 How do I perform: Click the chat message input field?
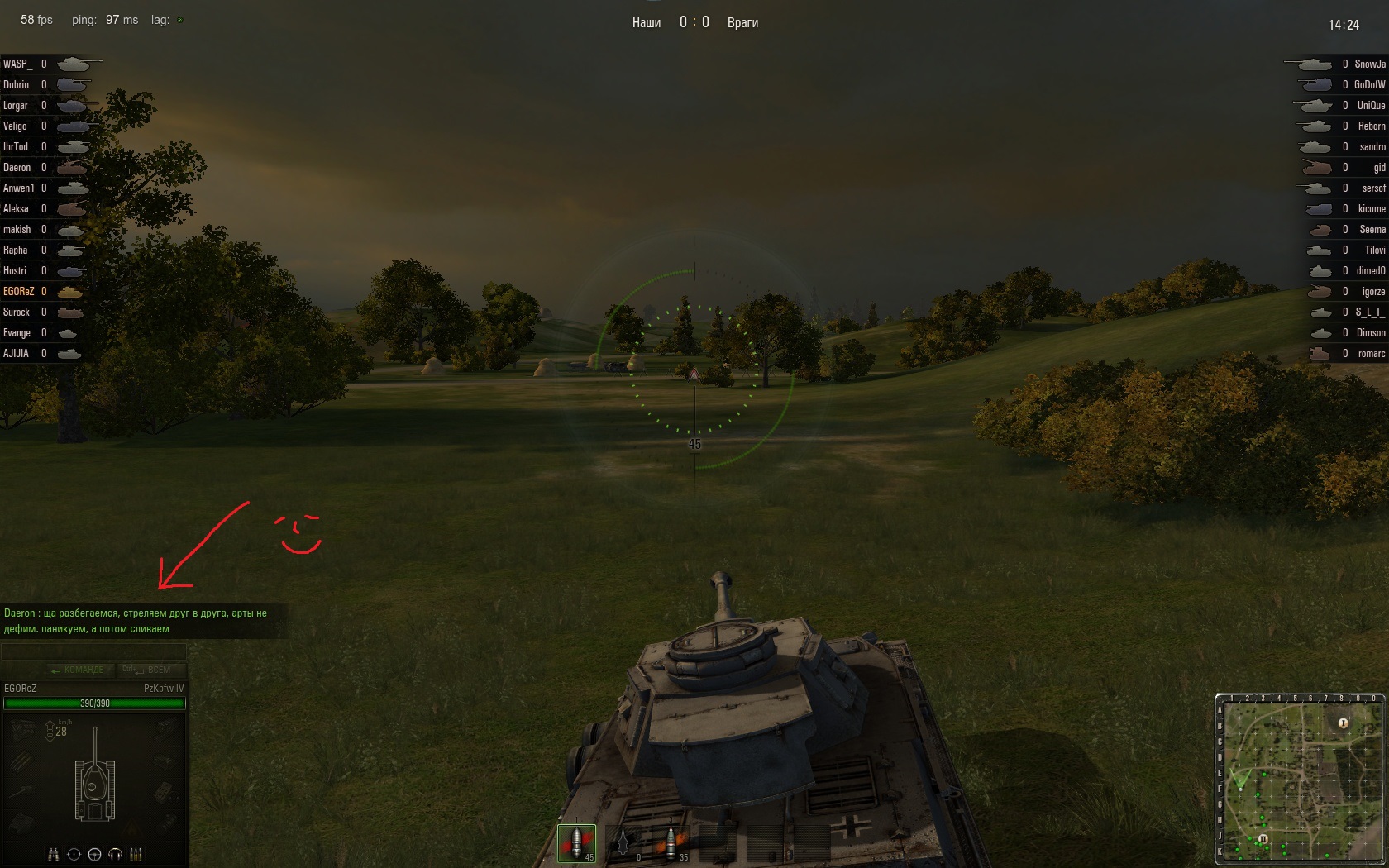coord(93,652)
